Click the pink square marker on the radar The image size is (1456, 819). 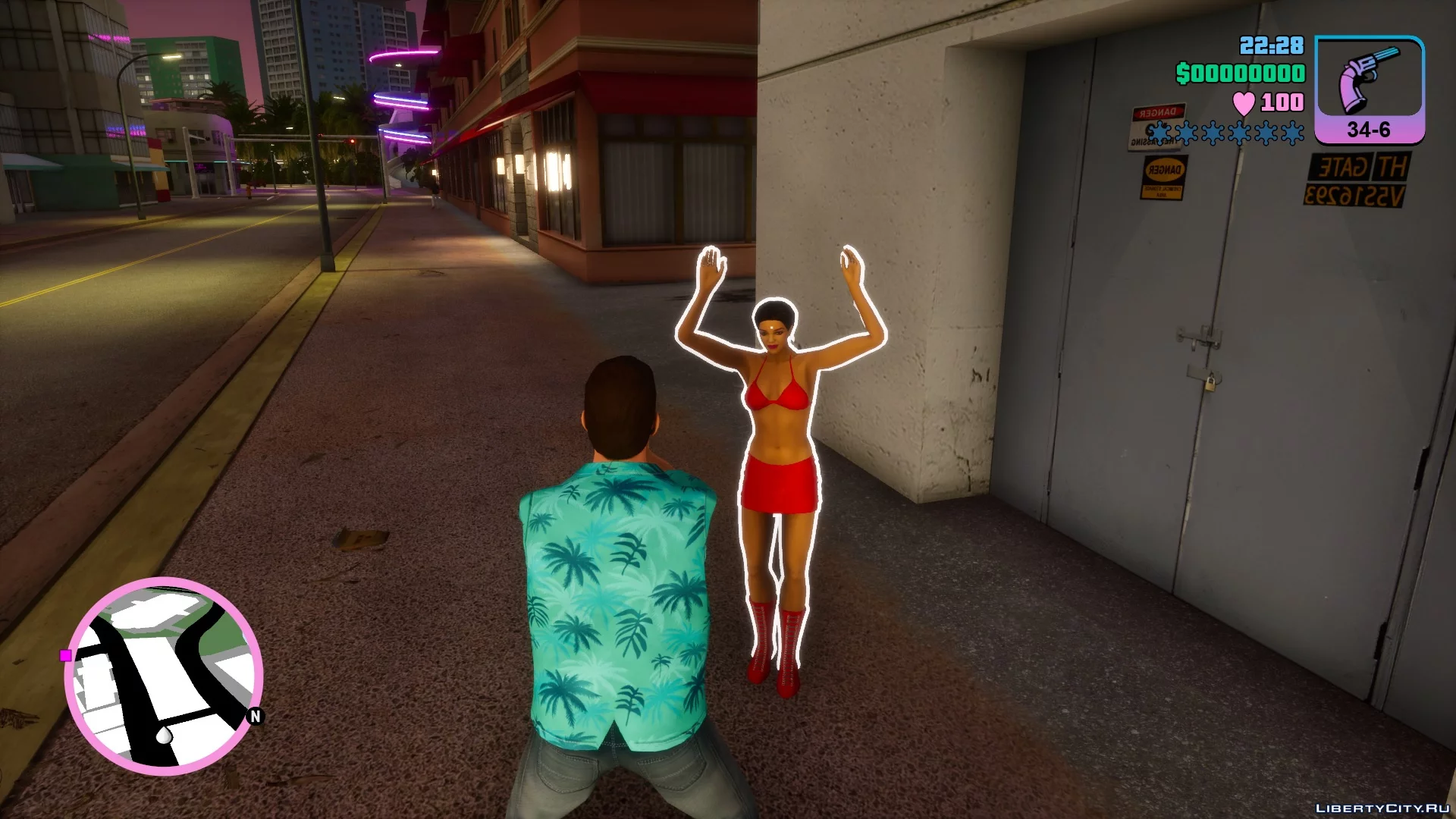[x=66, y=655]
